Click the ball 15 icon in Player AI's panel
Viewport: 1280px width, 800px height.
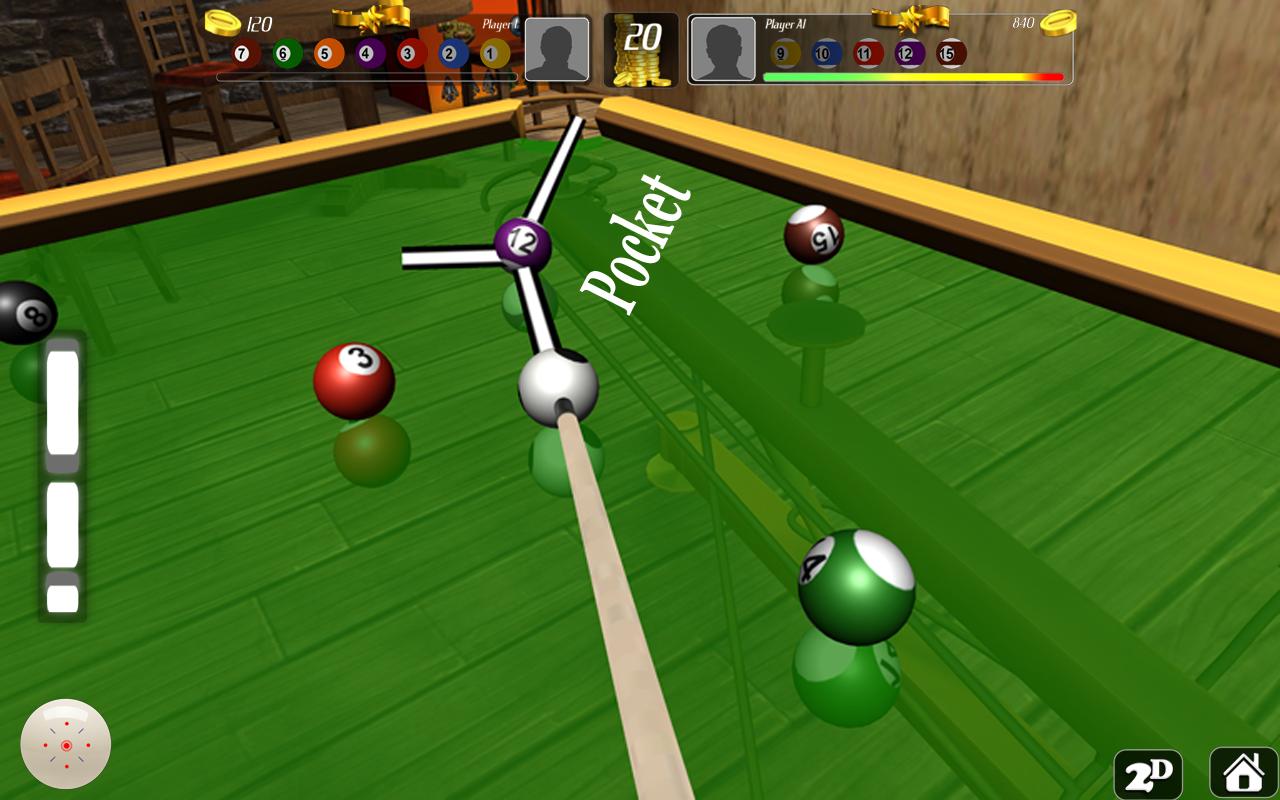click(951, 51)
